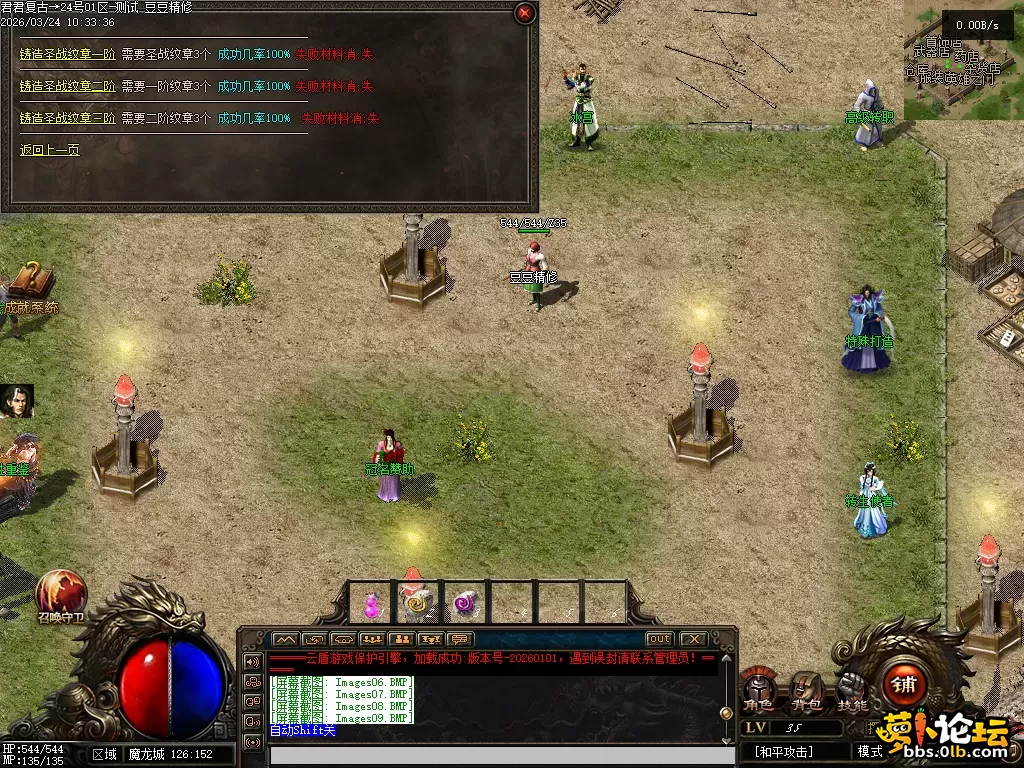1024x768 pixels.
Task: Close the NPC dialogue window
Action: point(525,13)
